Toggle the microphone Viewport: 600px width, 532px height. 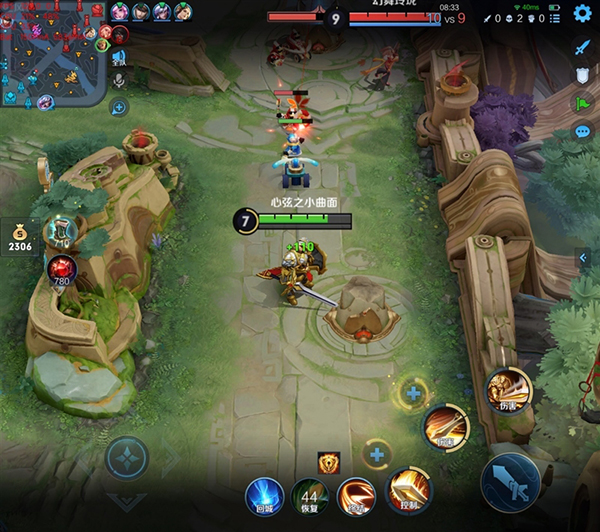coord(119,80)
